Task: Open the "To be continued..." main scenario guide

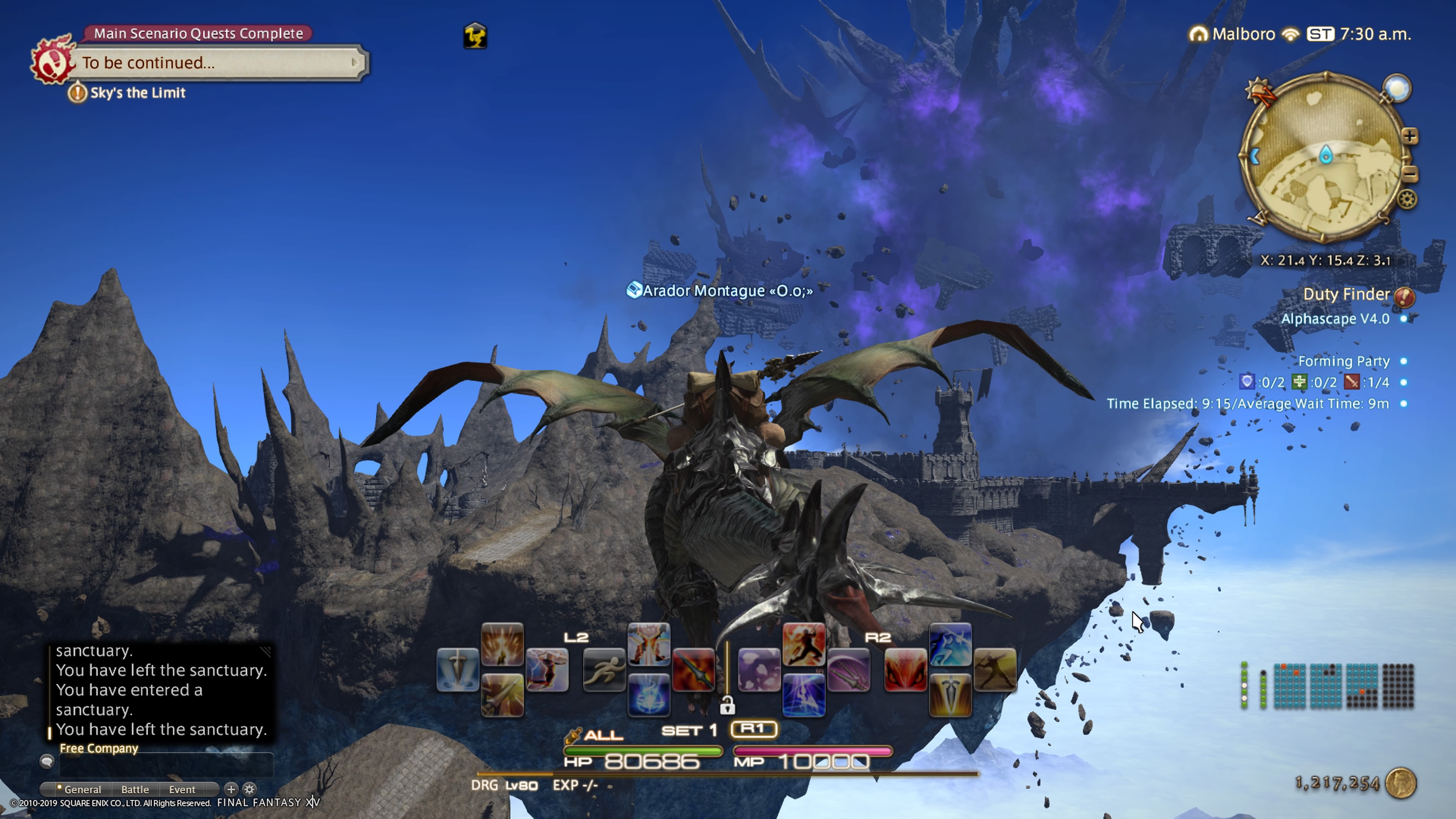Action: click(x=218, y=62)
